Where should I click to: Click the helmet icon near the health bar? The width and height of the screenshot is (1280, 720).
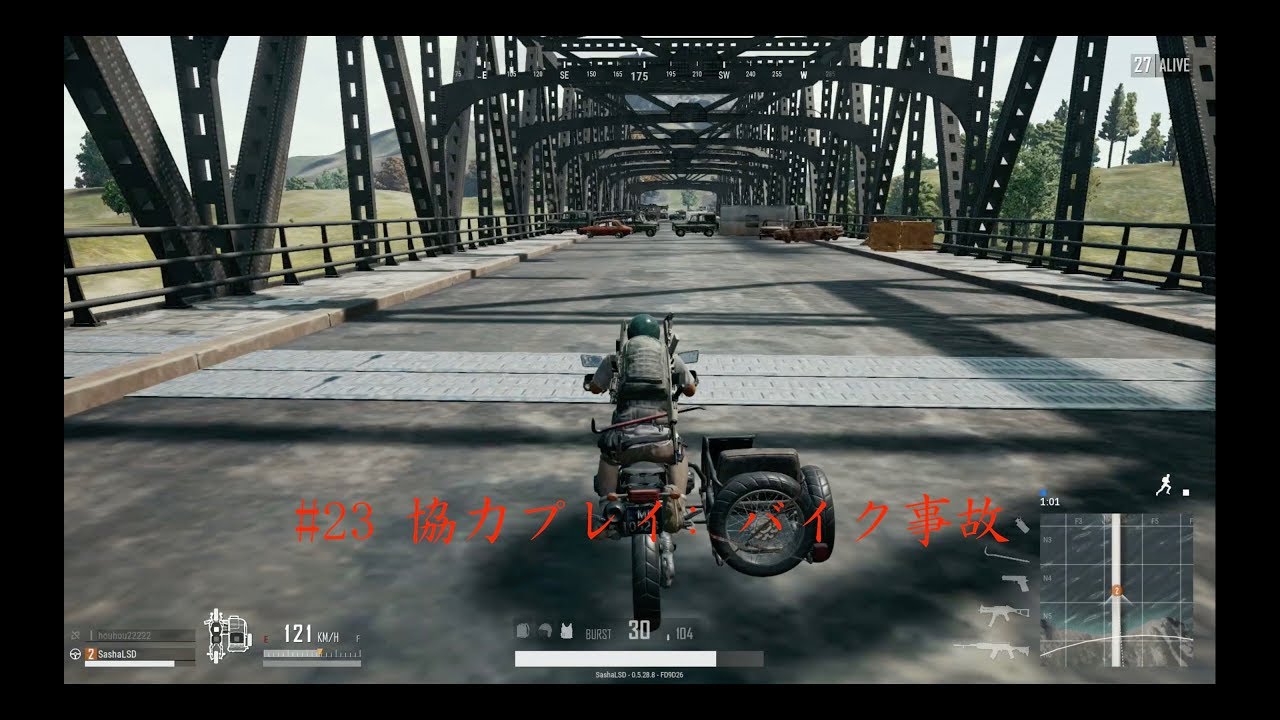[x=544, y=630]
